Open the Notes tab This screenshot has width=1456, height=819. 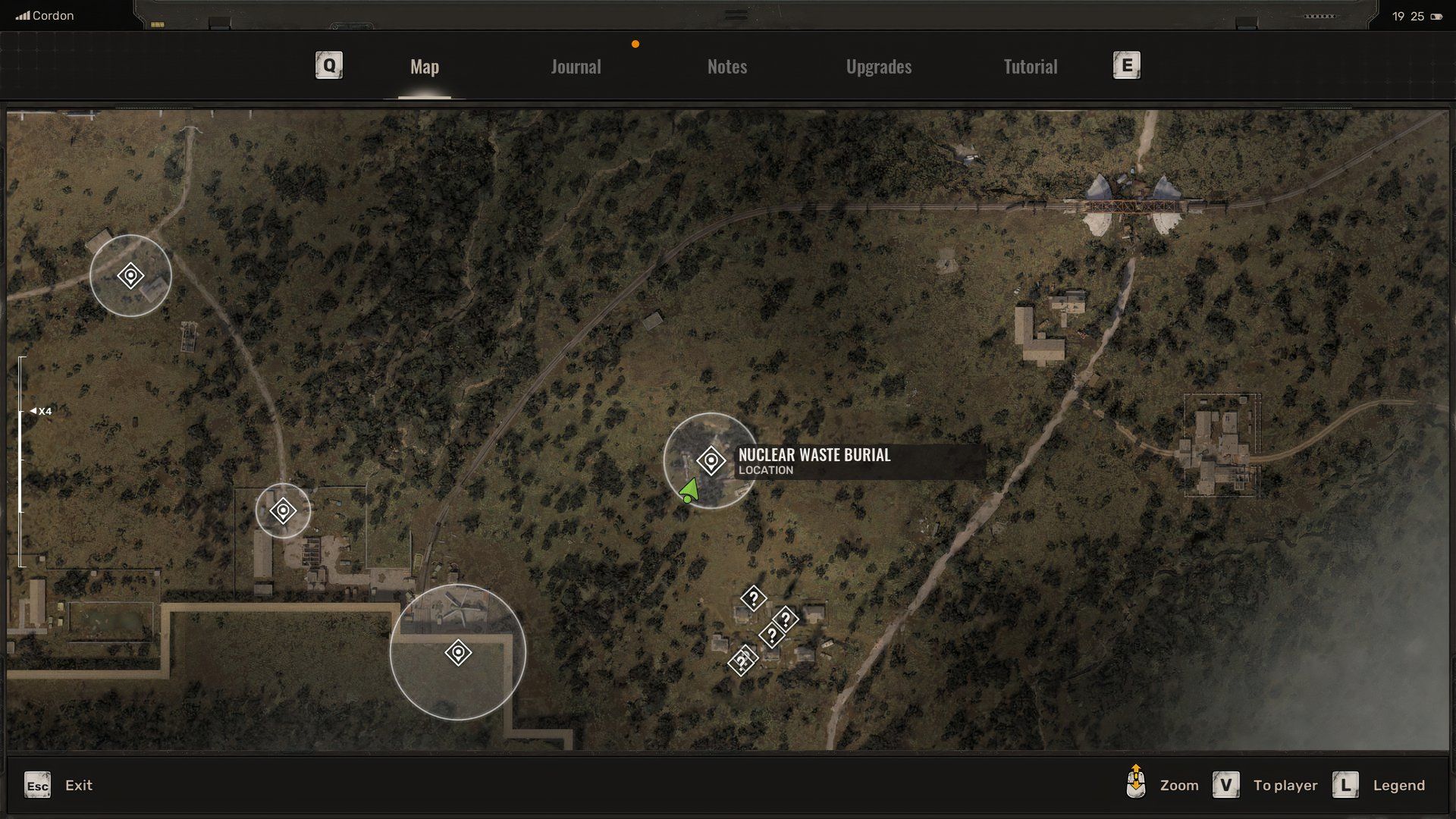[726, 66]
